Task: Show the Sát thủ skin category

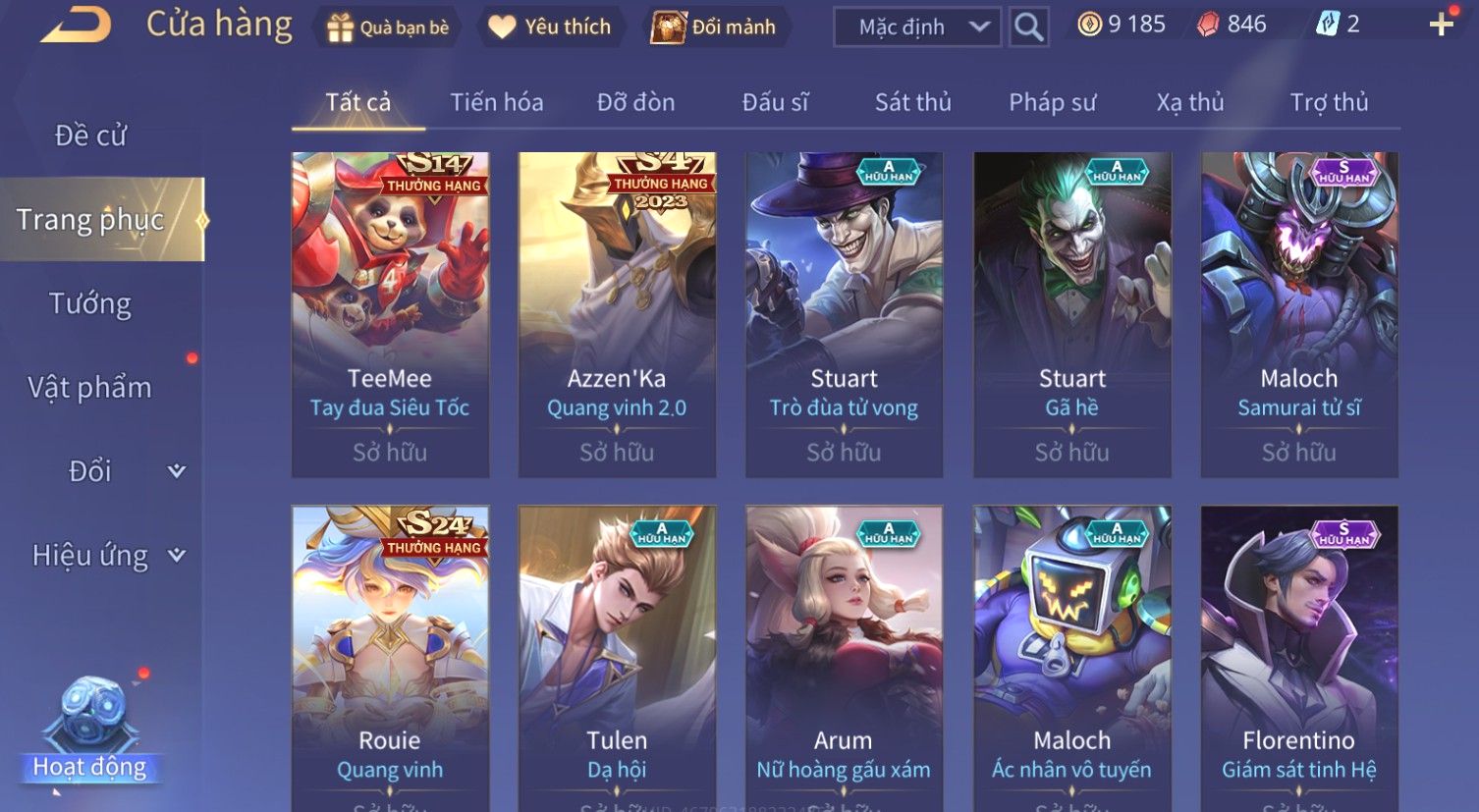Action: (x=912, y=102)
